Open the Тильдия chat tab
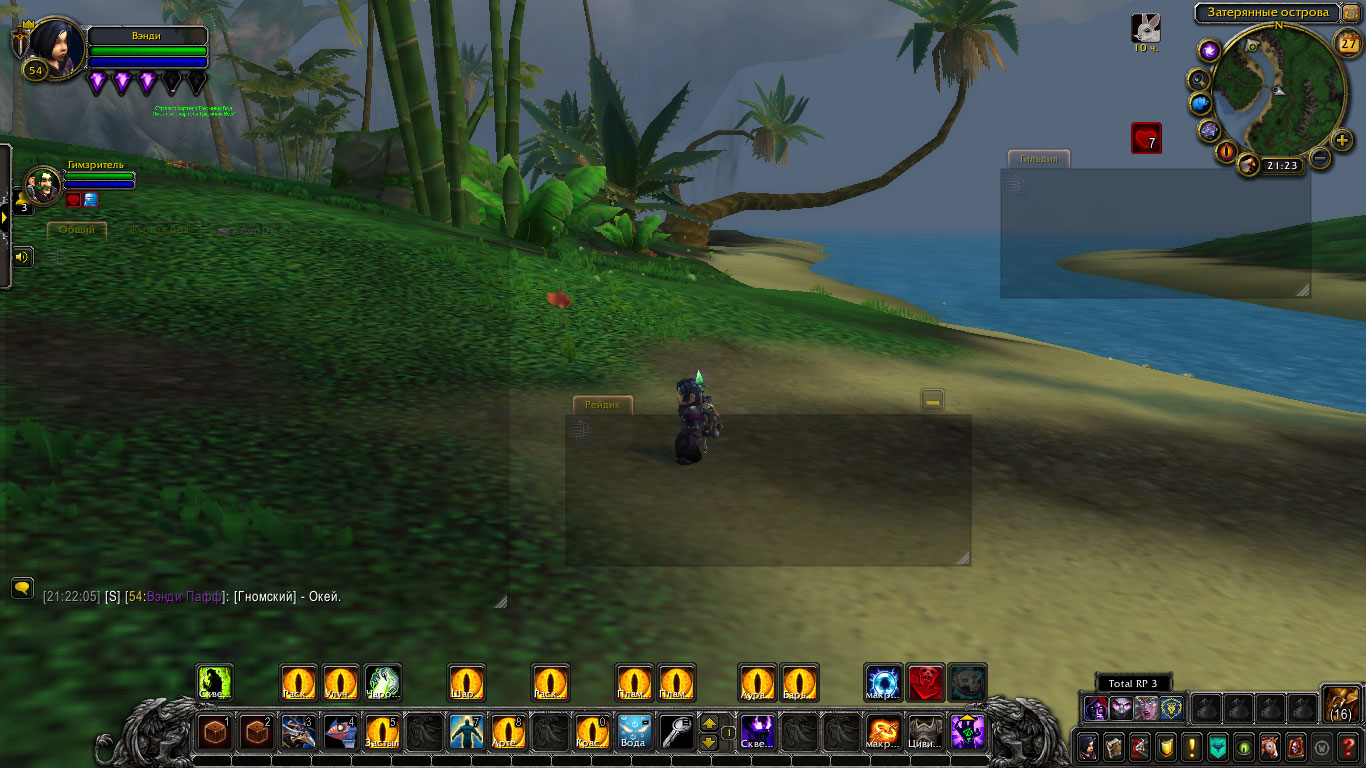The height and width of the screenshot is (768, 1366). [1038, 159]
